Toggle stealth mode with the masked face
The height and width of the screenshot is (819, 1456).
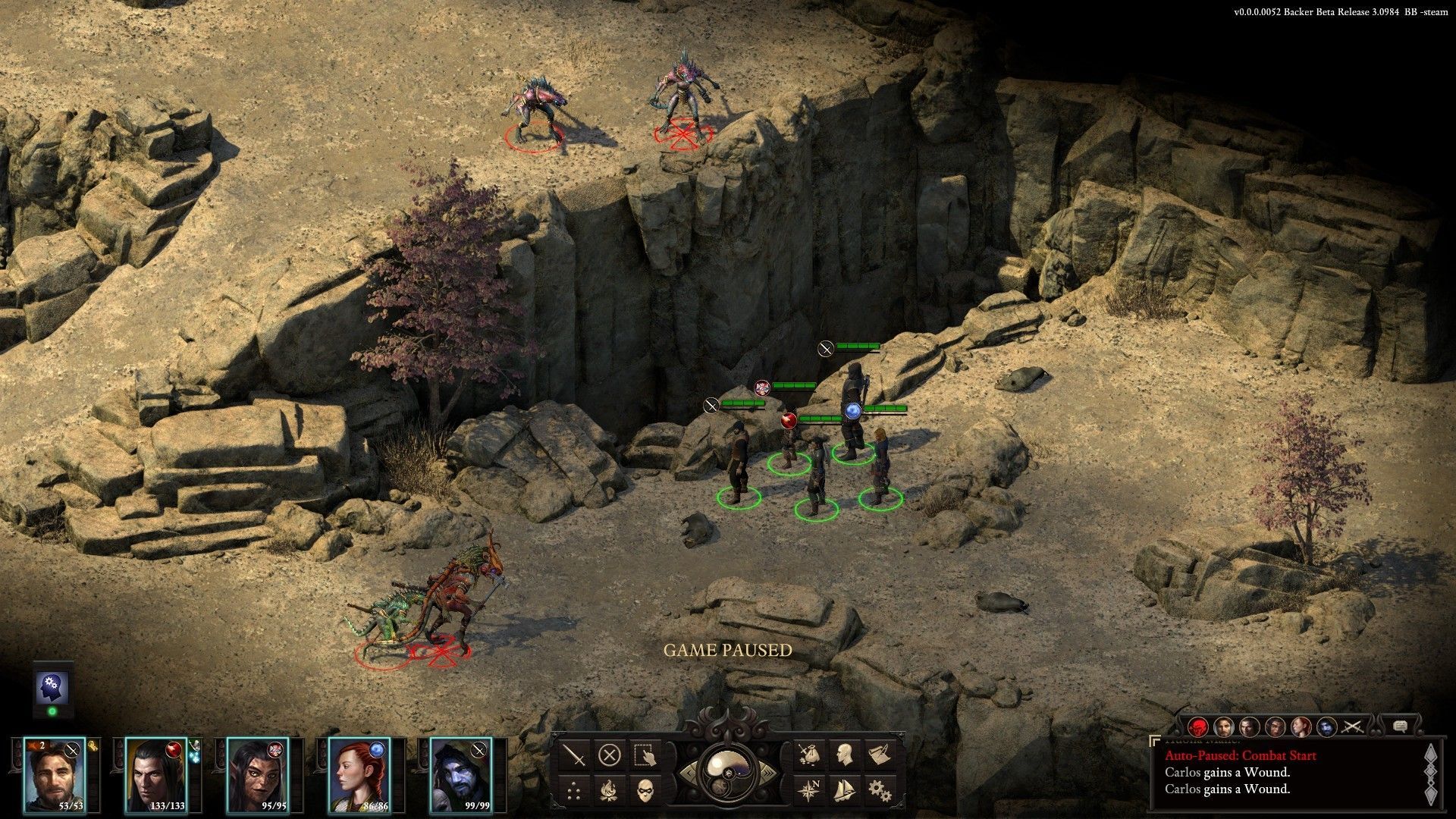coord(645,790)
